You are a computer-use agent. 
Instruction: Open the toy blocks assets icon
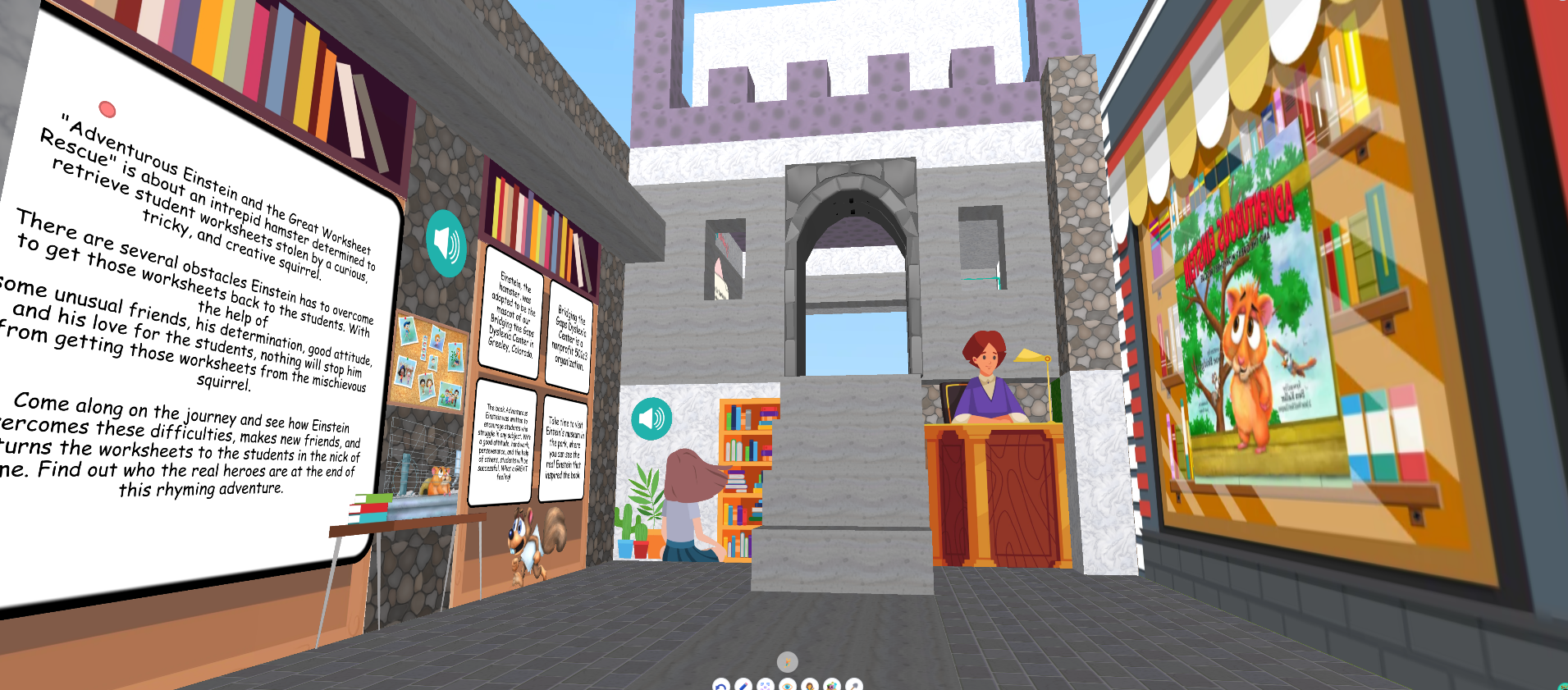coord(831,687)
